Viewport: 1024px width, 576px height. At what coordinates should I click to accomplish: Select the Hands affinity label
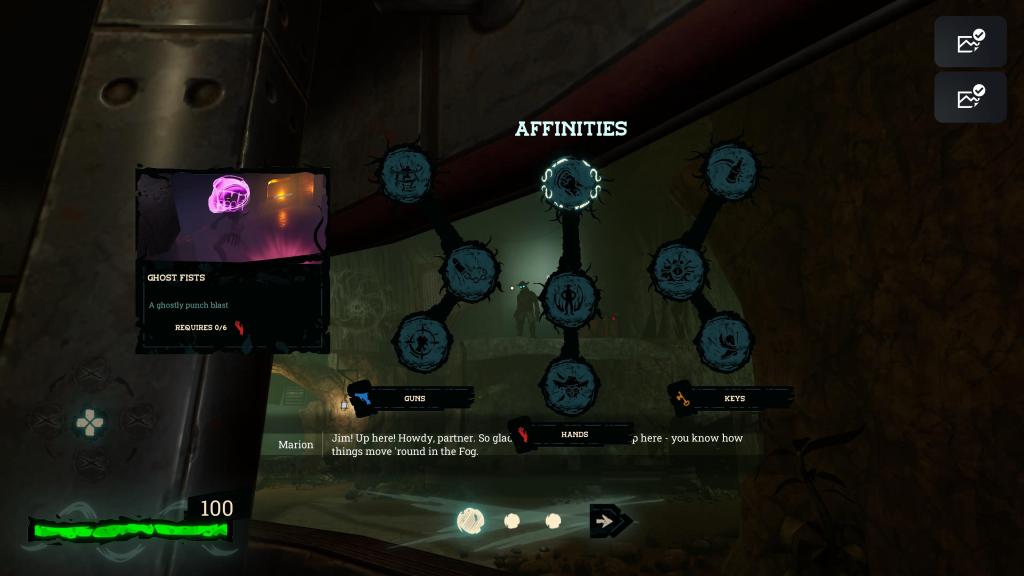(574, 434)
